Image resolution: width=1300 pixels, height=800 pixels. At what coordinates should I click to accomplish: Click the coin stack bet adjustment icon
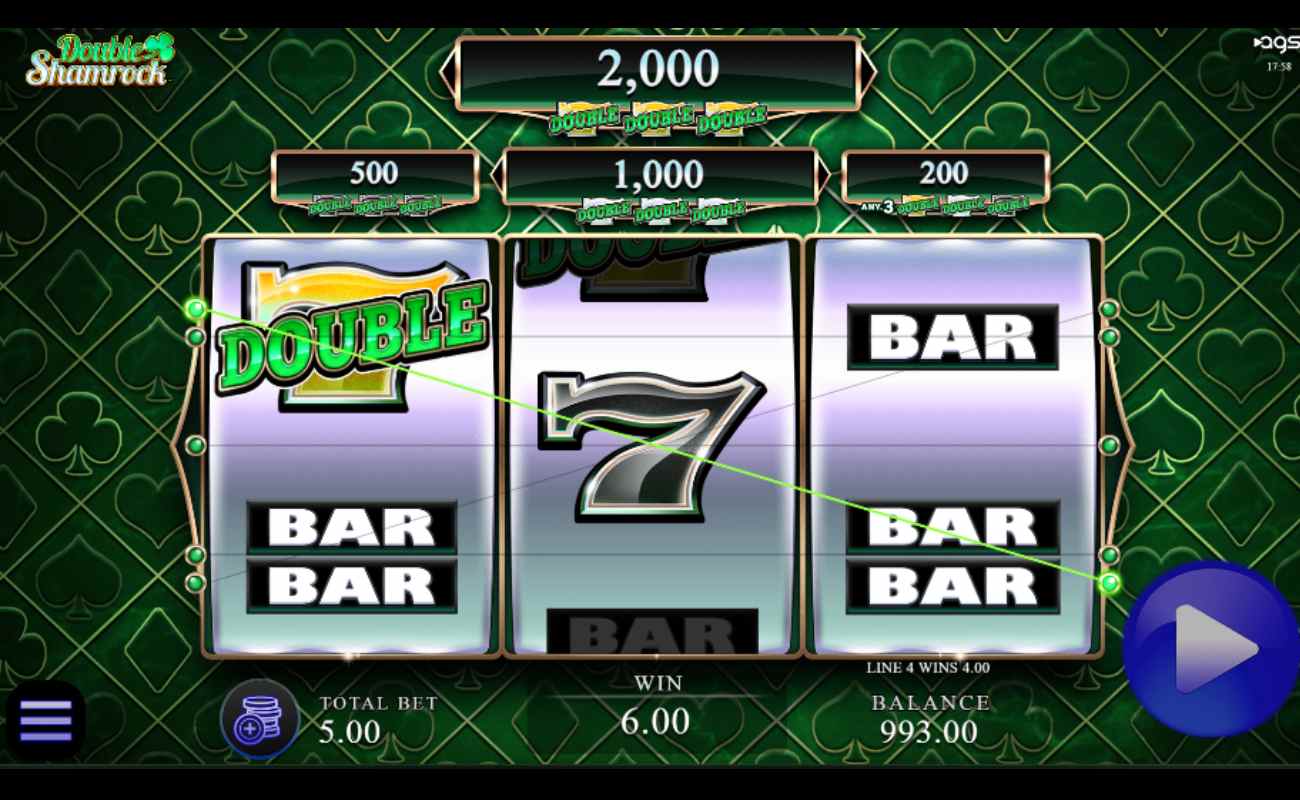point(258,718)
